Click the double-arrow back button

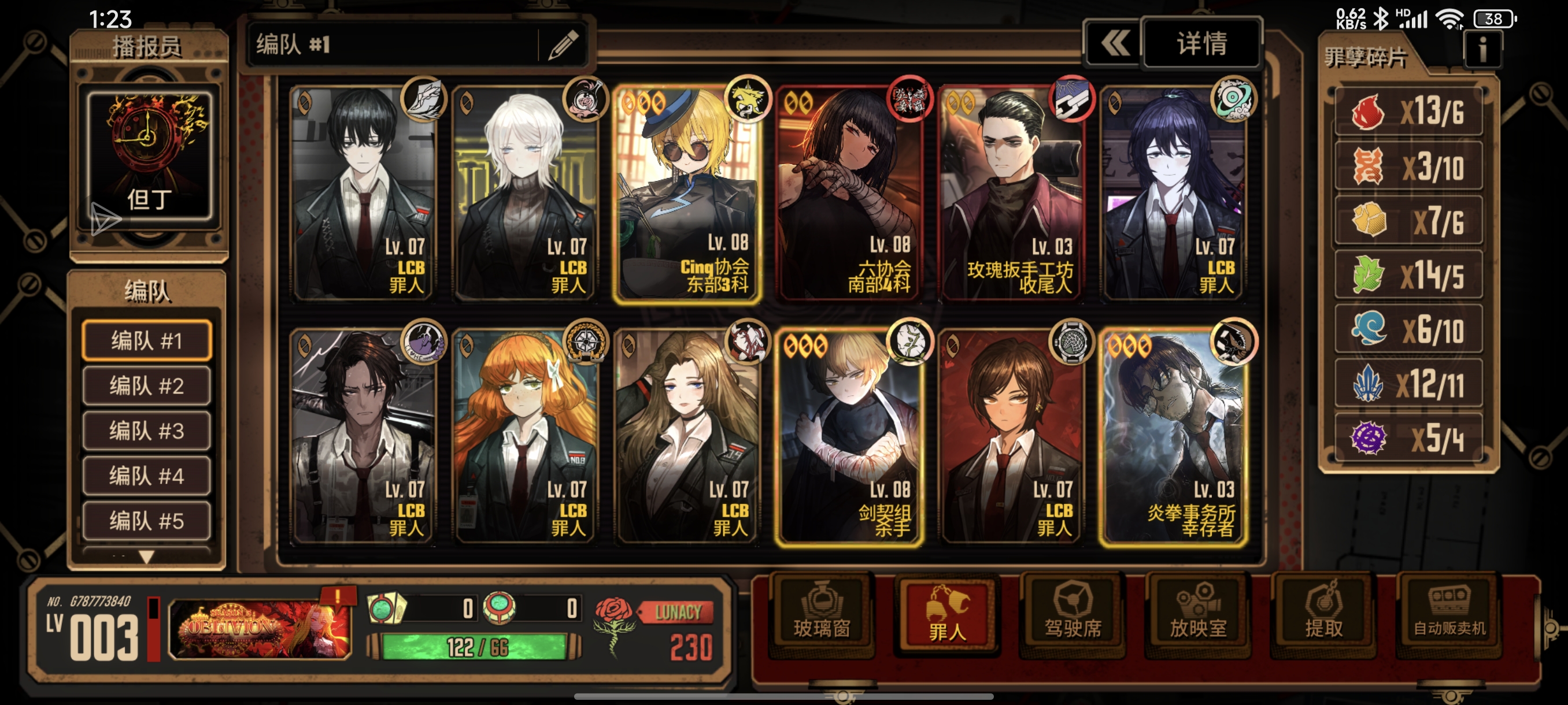[x=1114, y=44]
